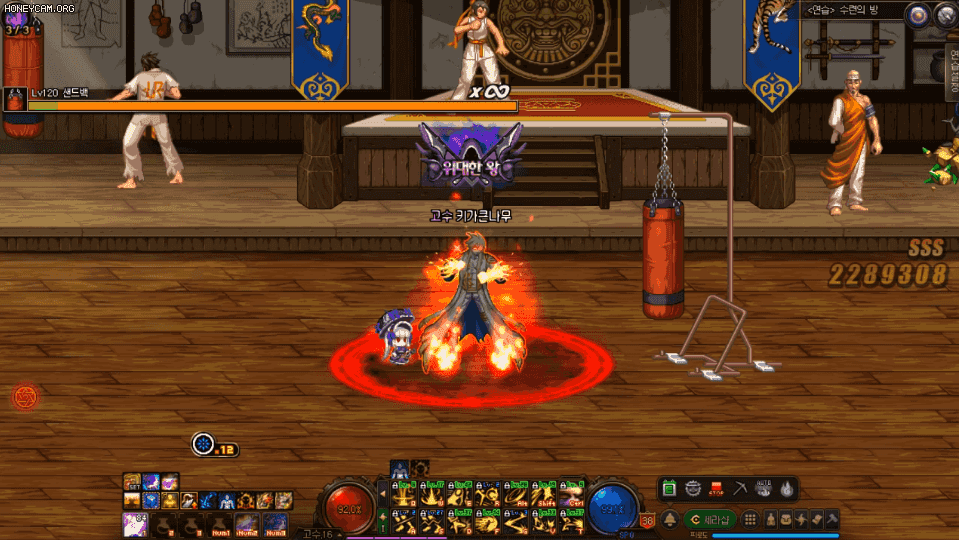959x540 pixels.
Task: Select the pickaxe icon
Action: point(741,489)
